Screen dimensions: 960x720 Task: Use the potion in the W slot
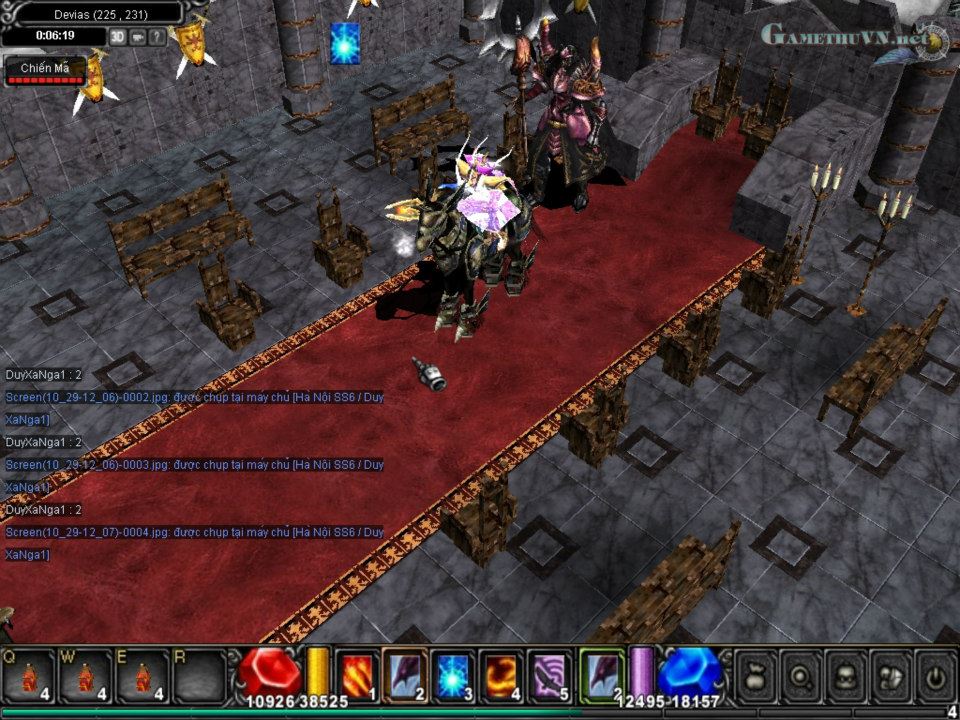pyautogui.click(x=86, y=675)
